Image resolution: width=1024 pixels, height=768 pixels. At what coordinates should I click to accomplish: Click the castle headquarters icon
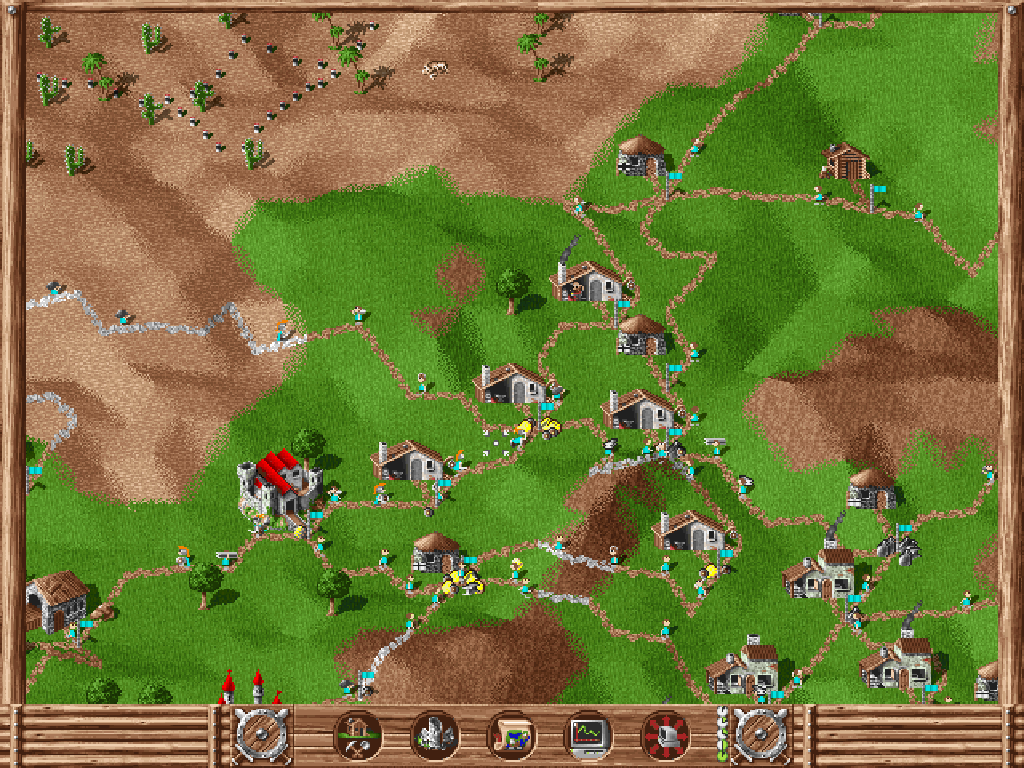434,736
